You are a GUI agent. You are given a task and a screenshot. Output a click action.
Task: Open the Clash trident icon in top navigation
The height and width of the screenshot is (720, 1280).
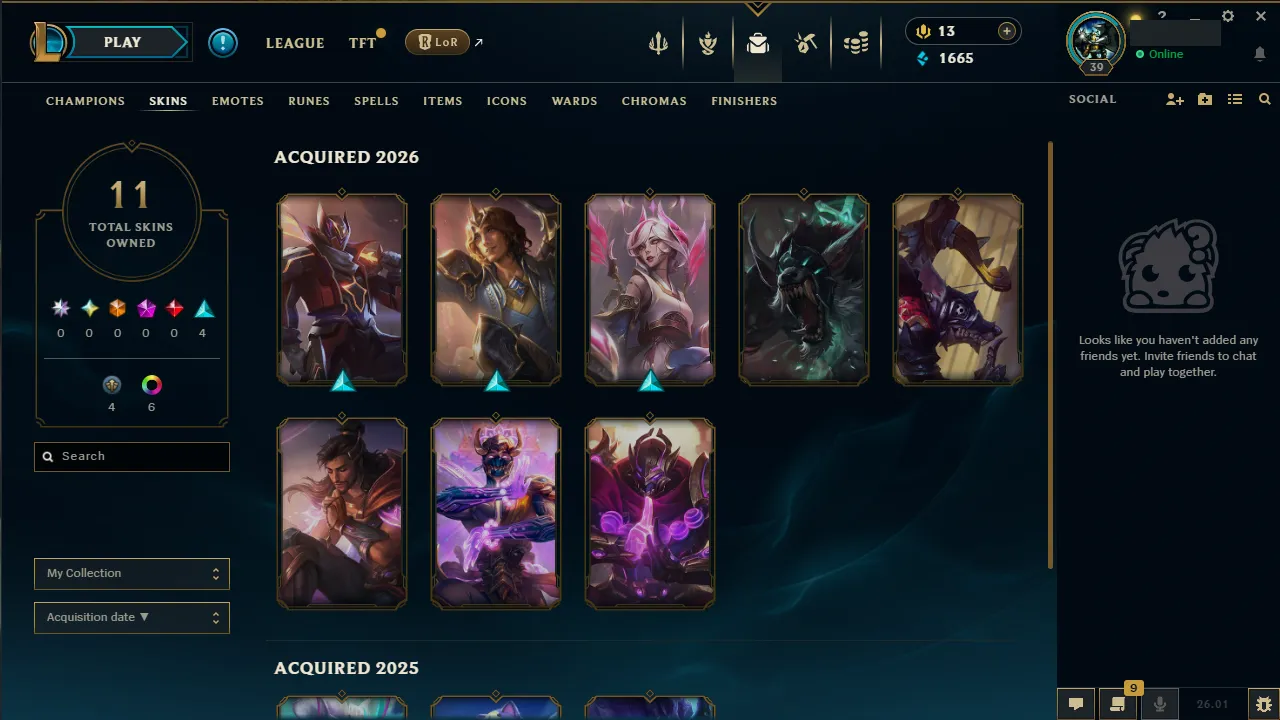pos(657,42)
